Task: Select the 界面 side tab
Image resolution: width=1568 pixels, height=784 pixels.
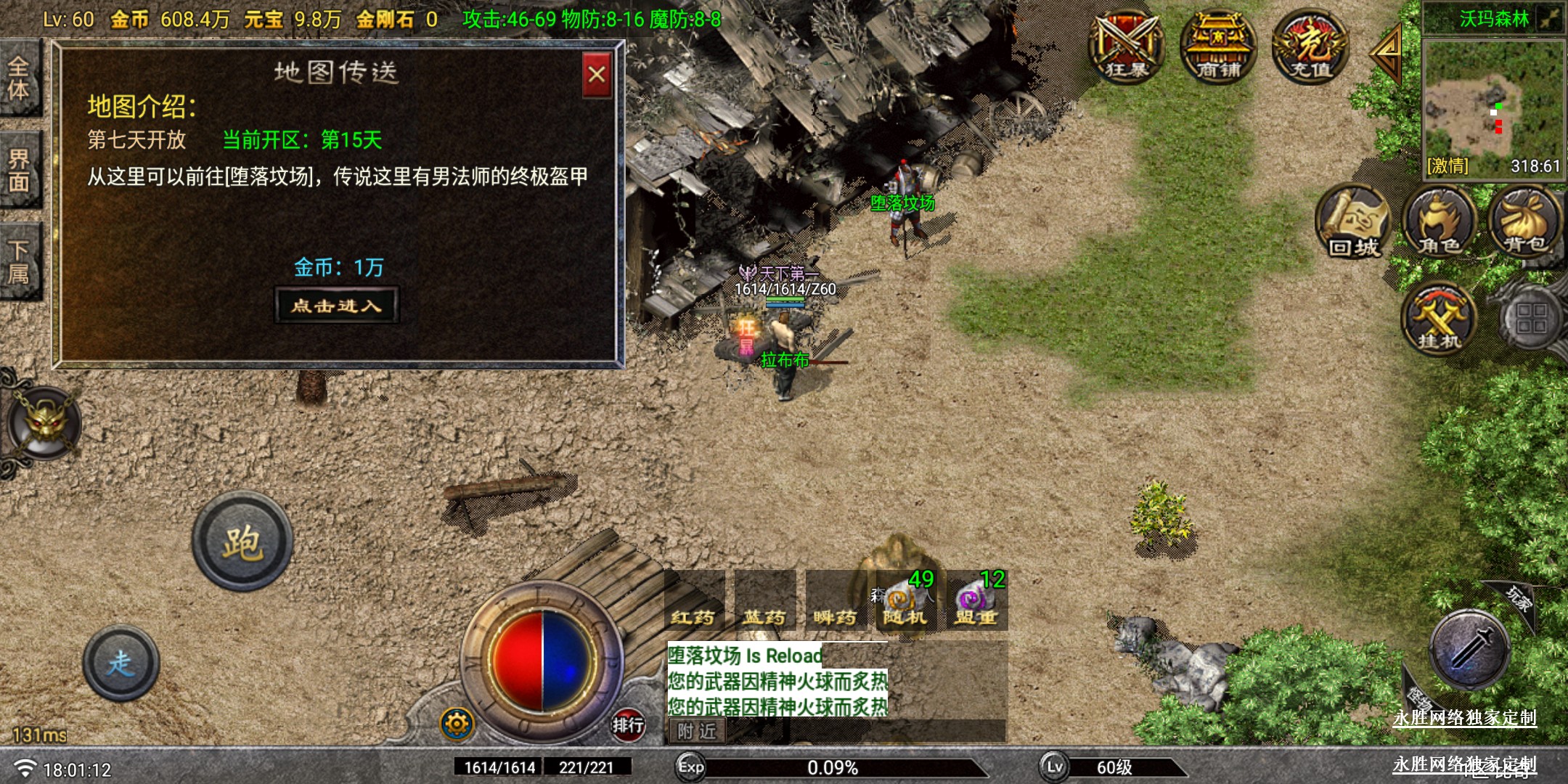Action: tap(20, 170)
